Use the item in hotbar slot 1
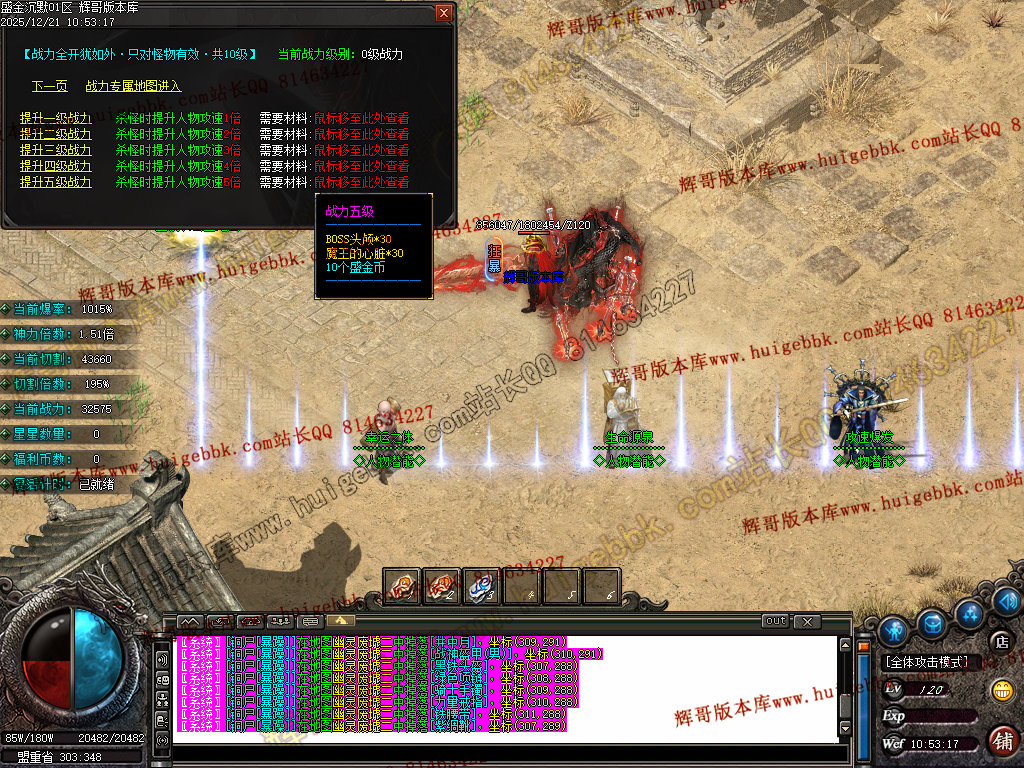The width and height of the screenshot is (1024, 768). pos(402,587)
